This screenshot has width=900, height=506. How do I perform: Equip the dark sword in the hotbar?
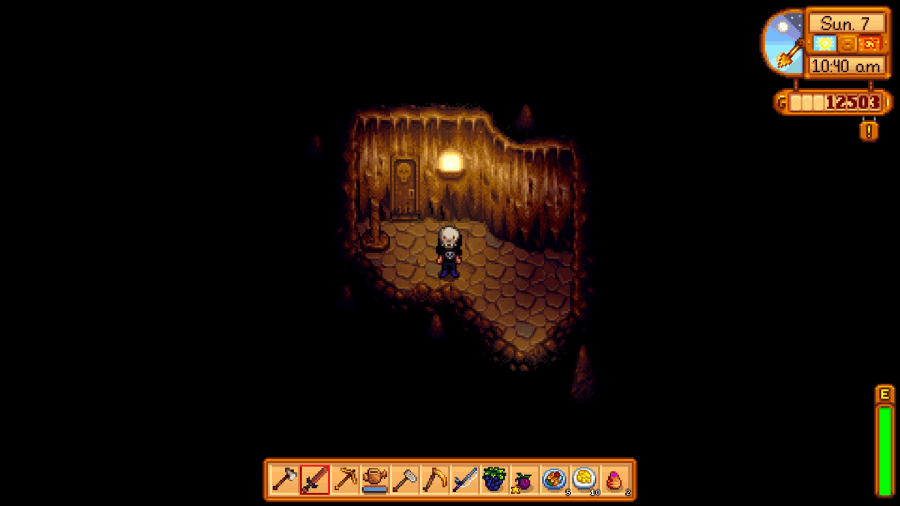click(315, 479)
